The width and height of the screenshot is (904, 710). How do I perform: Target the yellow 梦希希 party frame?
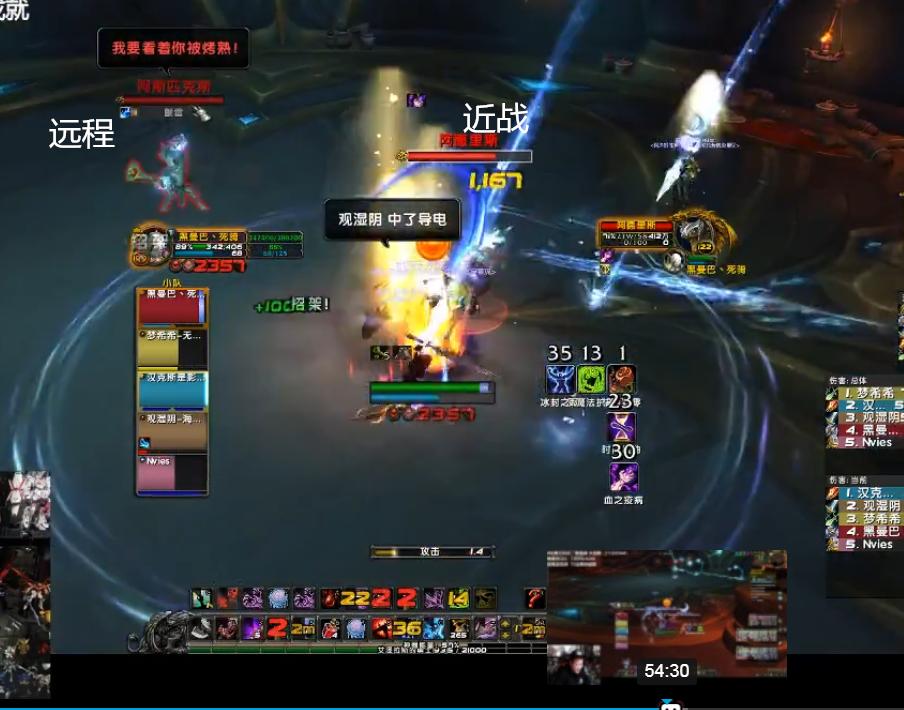tap(171, 349)
